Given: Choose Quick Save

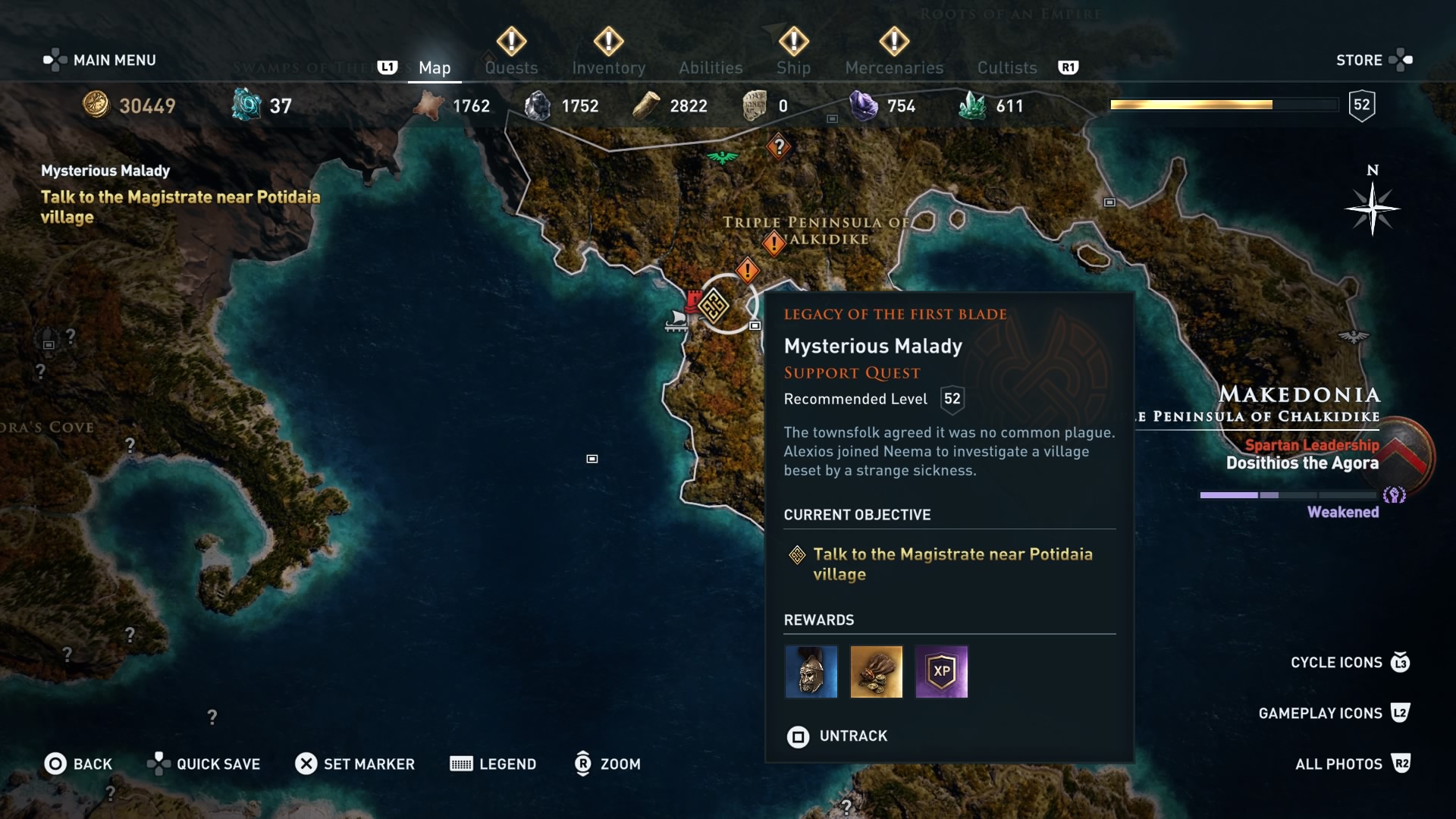Looking at the screenshot, I should tap(204, 764).
